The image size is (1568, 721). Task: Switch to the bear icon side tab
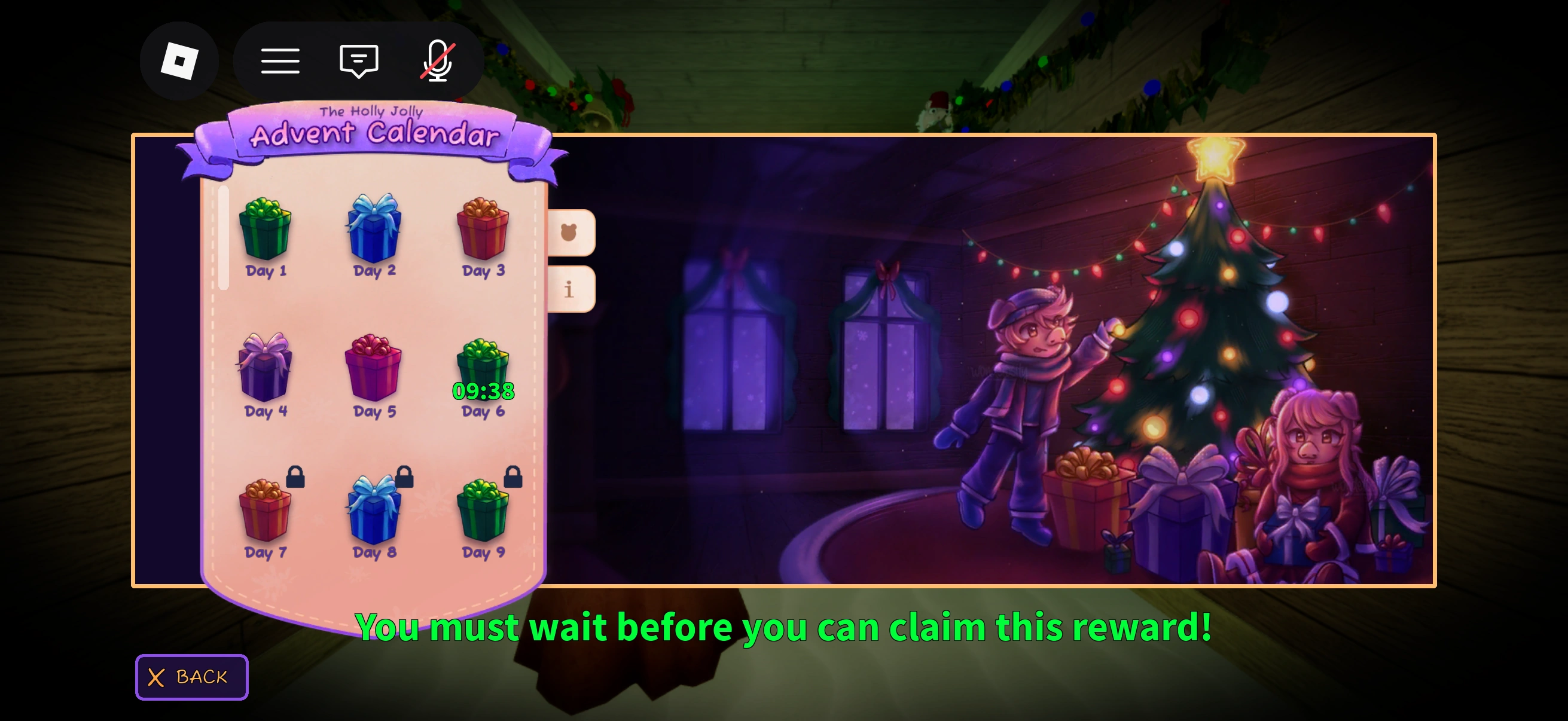(570, 231)
